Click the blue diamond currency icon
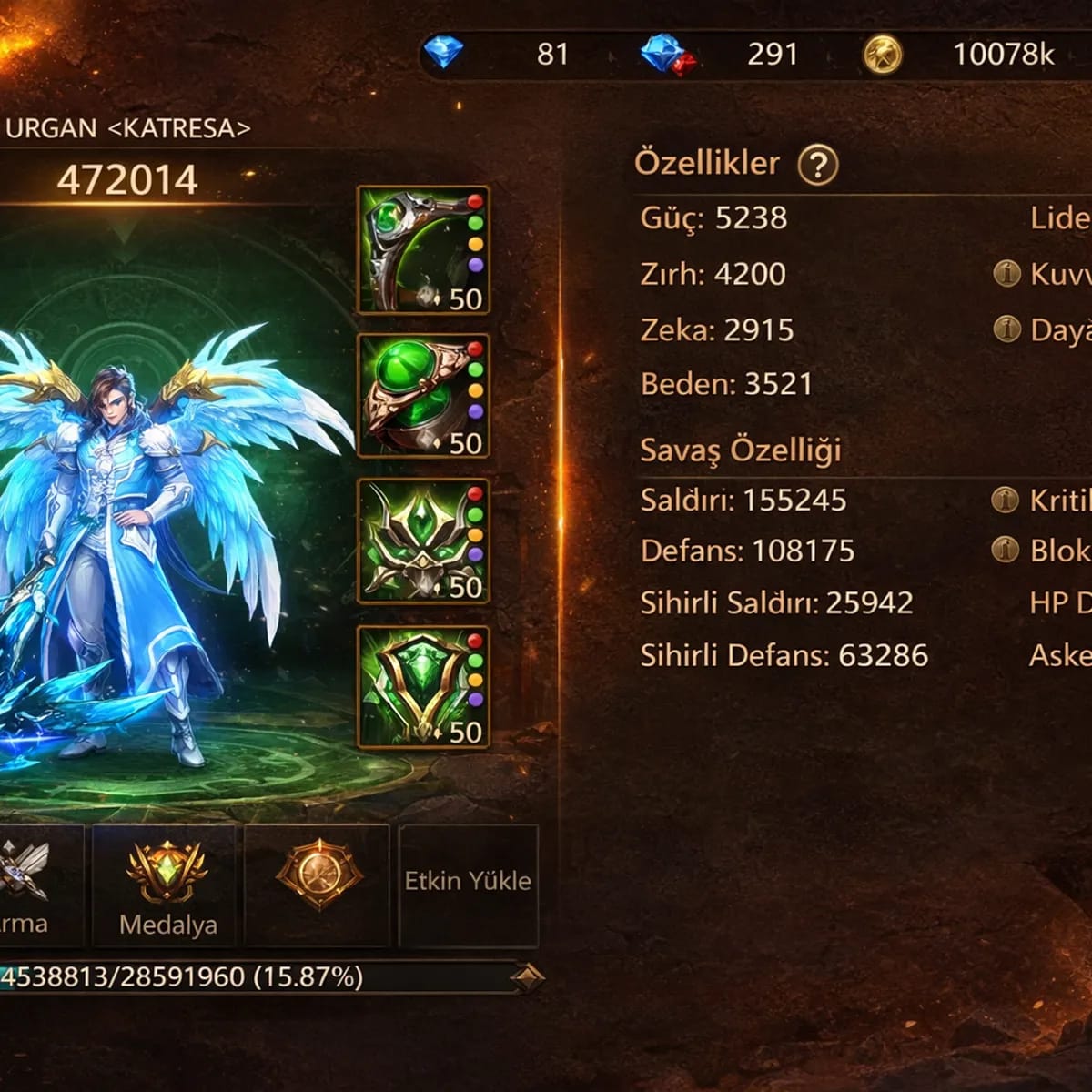The image size is (1092, 1092). click(443, 54)
